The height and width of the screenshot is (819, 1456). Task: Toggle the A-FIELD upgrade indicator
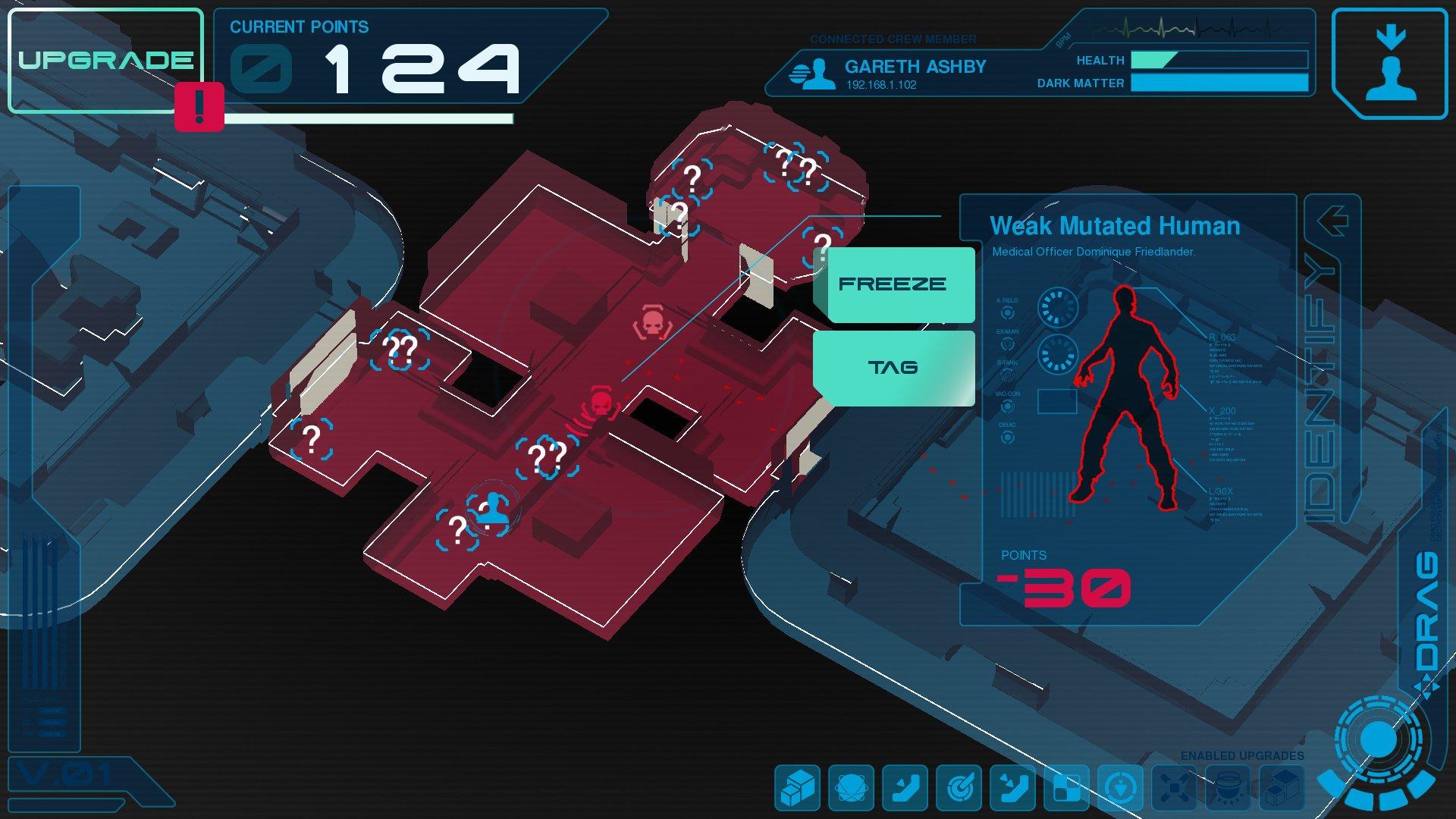click(1008, 312)
